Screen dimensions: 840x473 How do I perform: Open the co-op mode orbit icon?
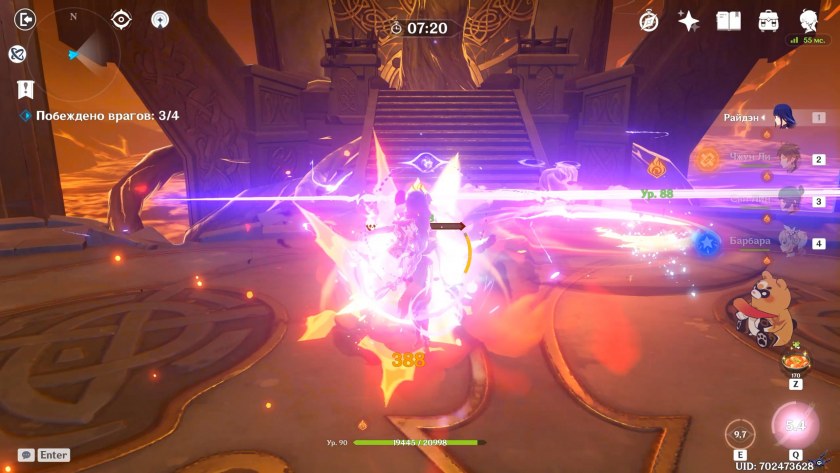tap(17, 54)
